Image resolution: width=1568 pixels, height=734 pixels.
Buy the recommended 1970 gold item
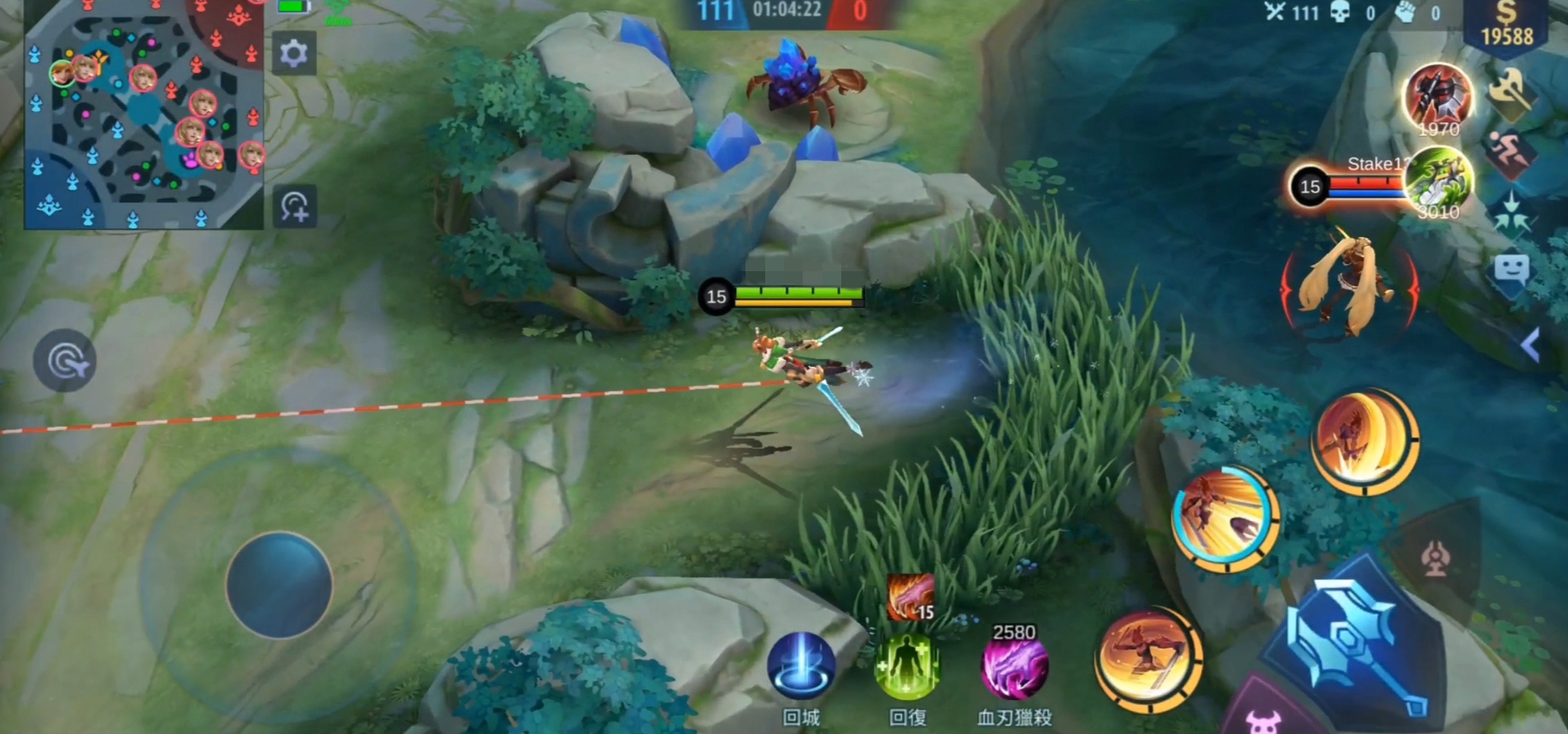coord(1438,98)
